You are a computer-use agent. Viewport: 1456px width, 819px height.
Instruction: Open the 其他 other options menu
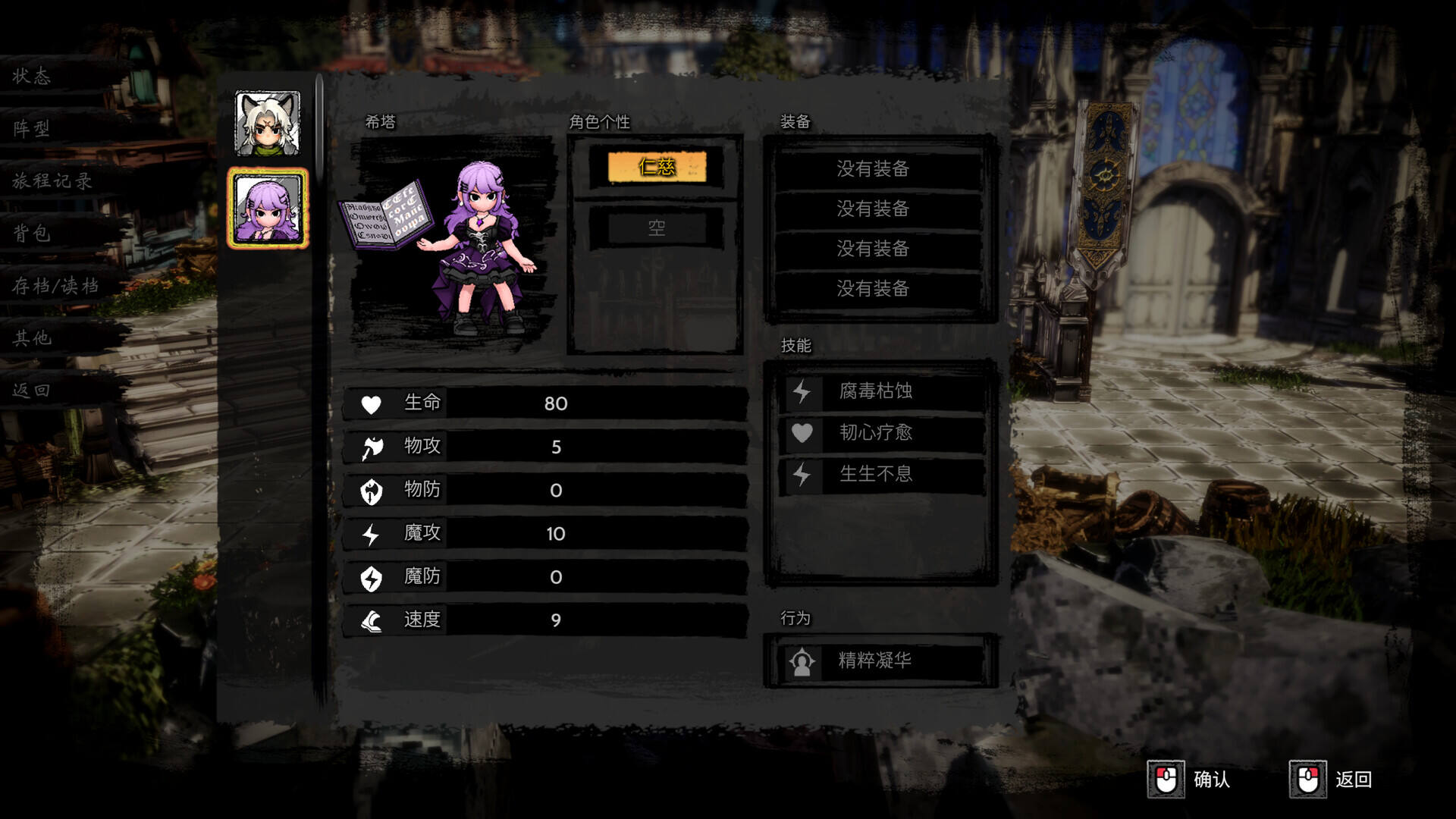click(x=32, y=337)
